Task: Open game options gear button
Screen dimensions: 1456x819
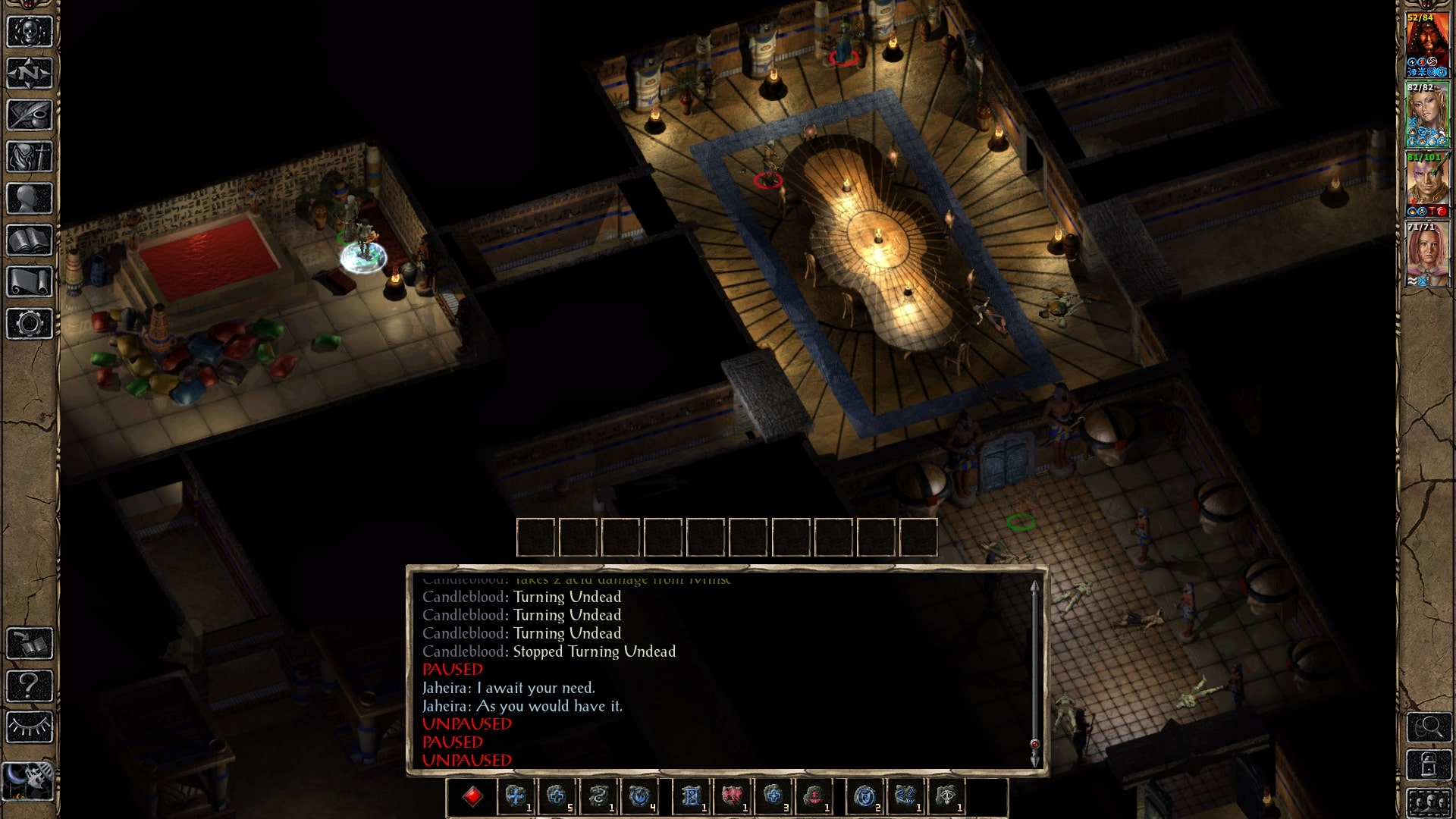Action: click(x=30, y=324)
